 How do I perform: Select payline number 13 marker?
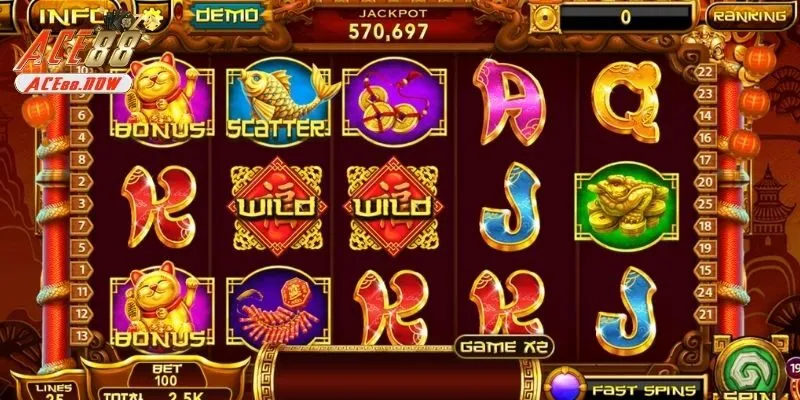coord(81,334)
